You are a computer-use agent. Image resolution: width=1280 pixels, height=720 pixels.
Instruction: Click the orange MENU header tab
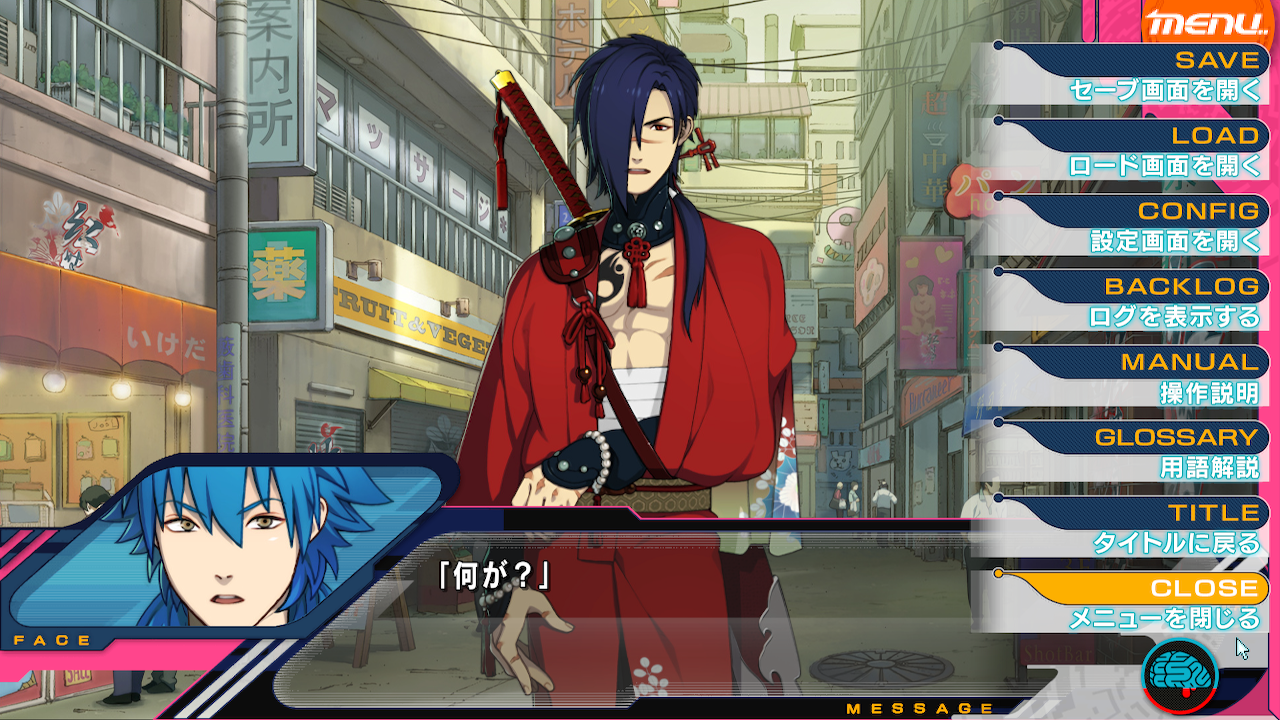(x=1206, y=23)
